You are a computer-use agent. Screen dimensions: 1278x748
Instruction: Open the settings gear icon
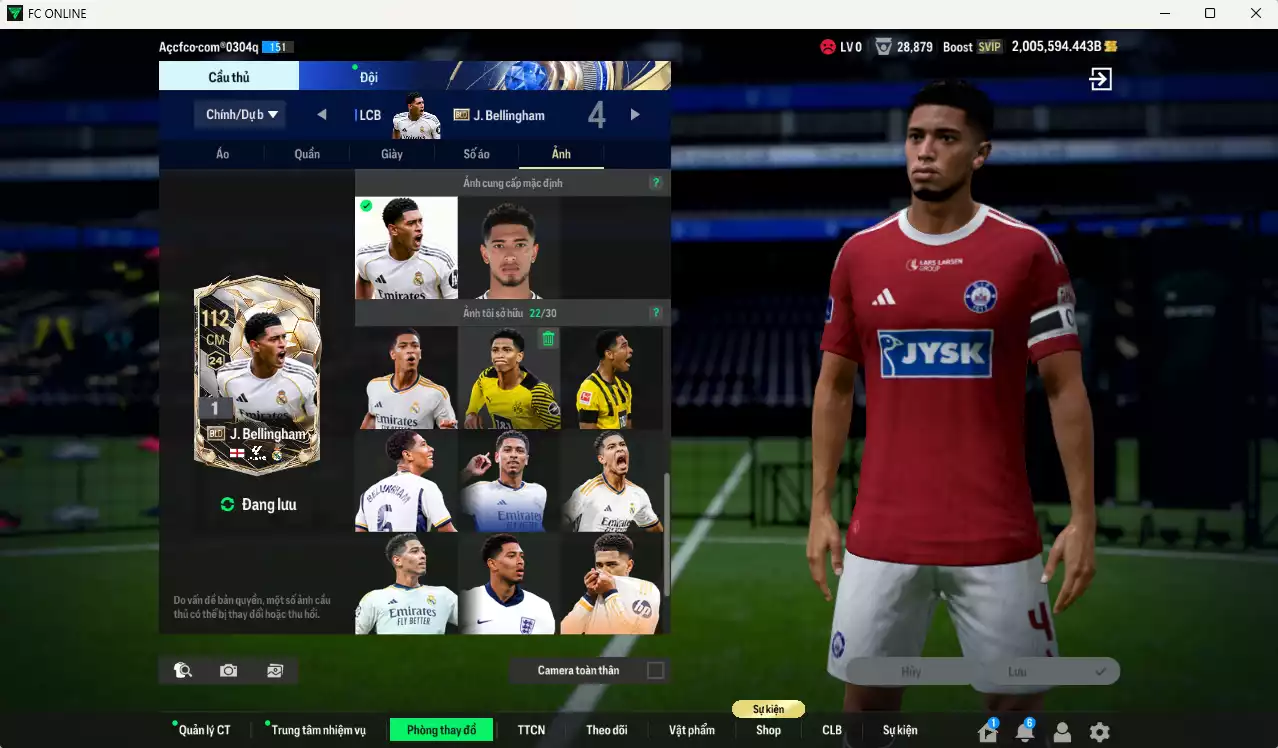click(1099, 732)
